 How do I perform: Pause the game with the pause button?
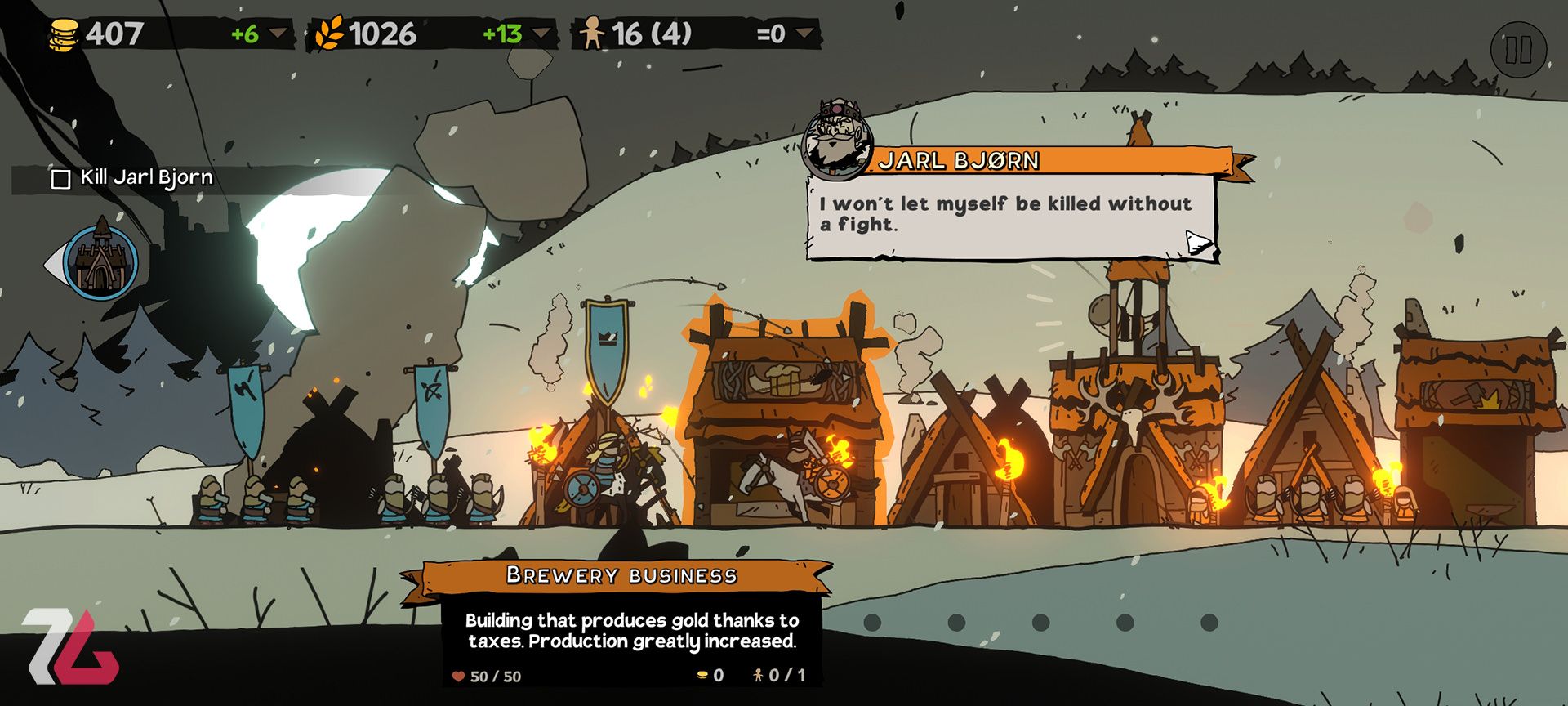coord(1518,50)
